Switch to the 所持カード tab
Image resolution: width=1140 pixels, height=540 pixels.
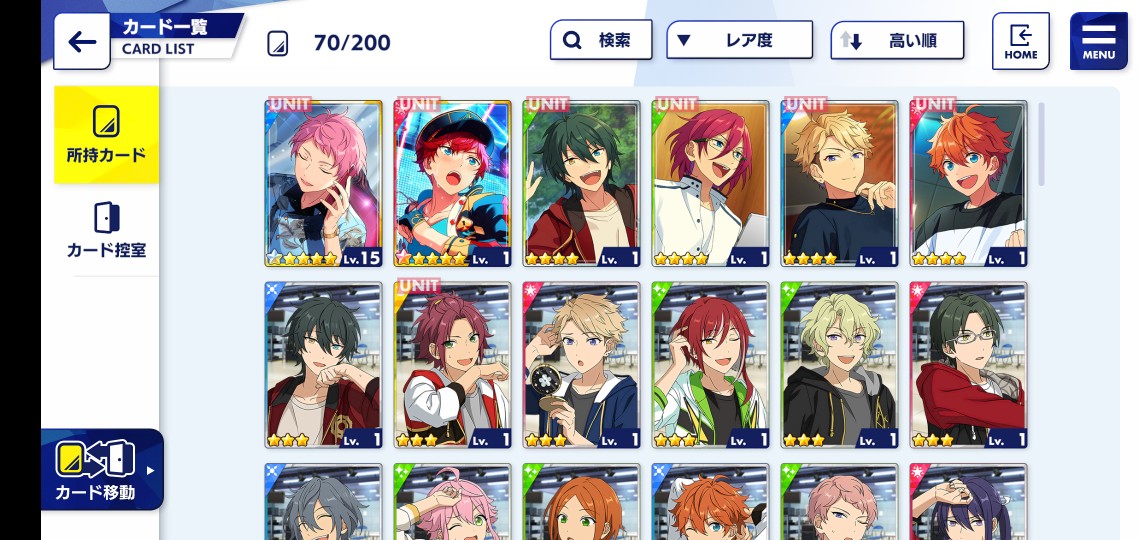coord(106,135)
